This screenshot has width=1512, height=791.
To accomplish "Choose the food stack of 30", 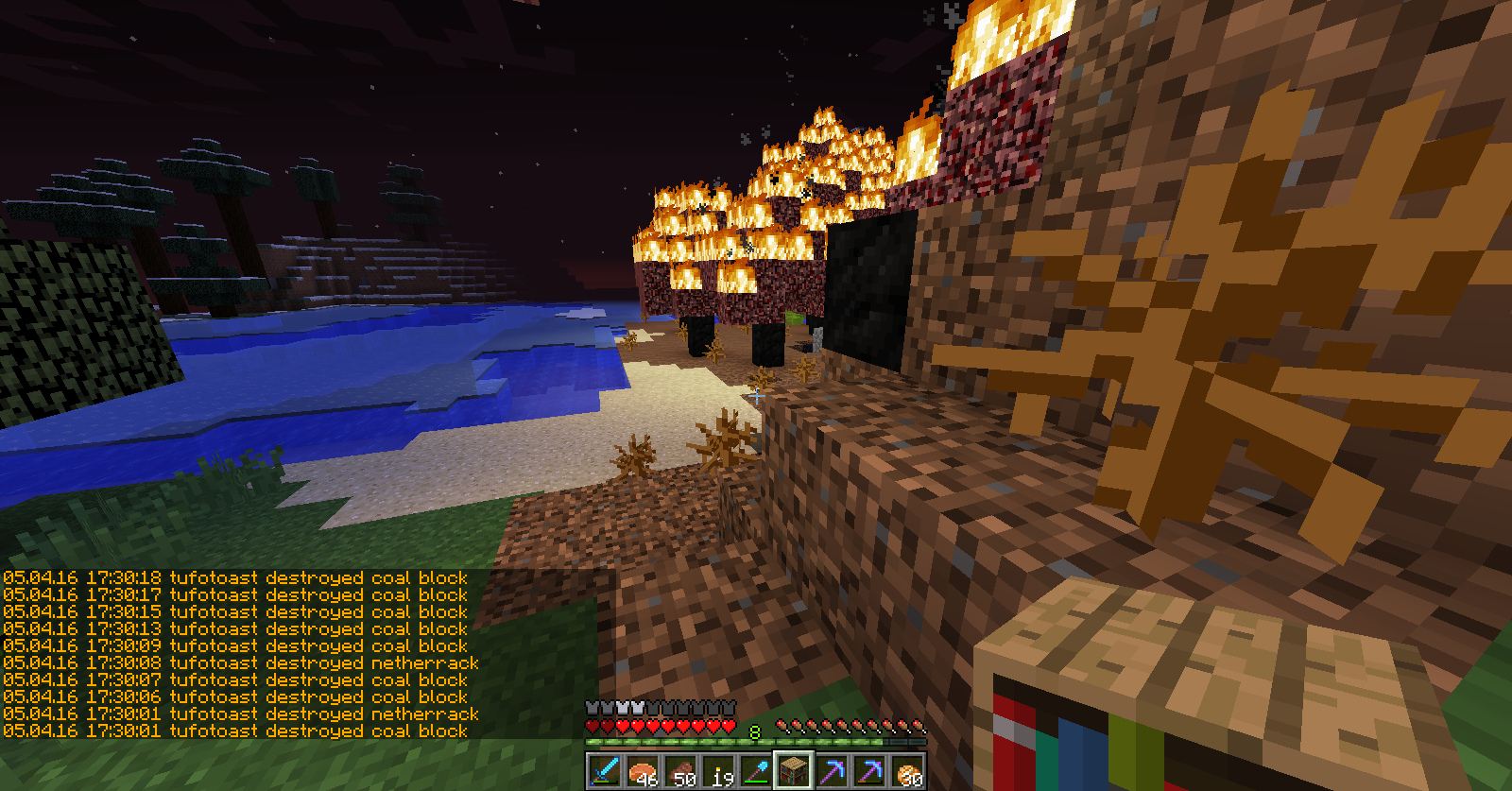I will pos(907,771).
